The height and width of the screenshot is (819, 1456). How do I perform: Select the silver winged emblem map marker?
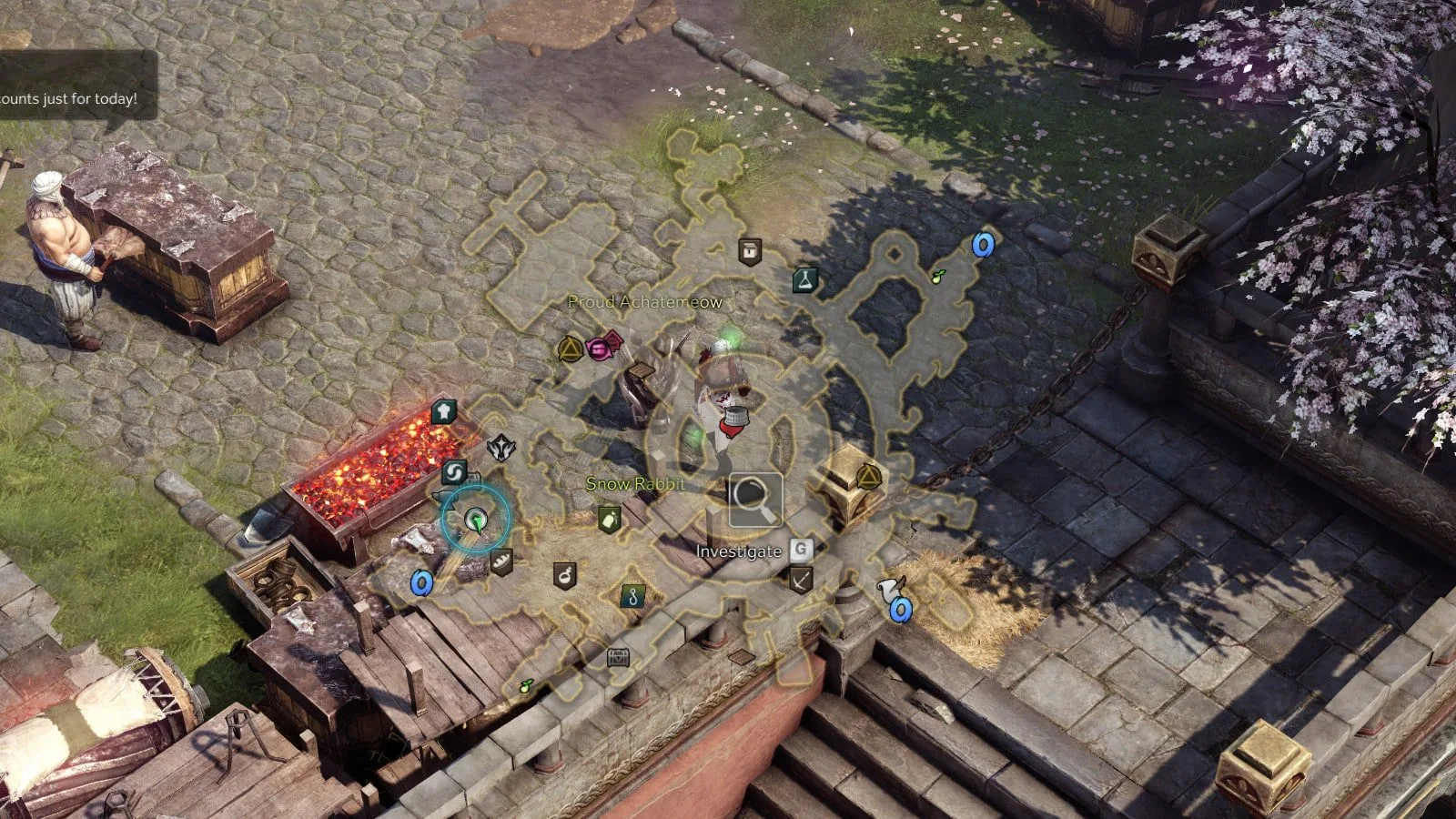pyautogui.click(x=500, y=448)
